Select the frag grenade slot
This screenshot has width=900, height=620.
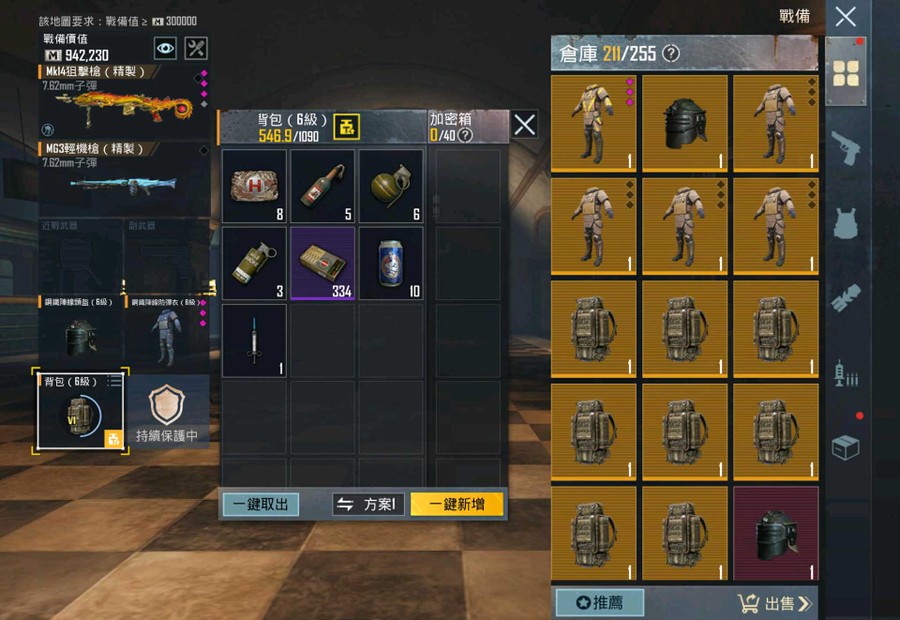pos(391,186)
